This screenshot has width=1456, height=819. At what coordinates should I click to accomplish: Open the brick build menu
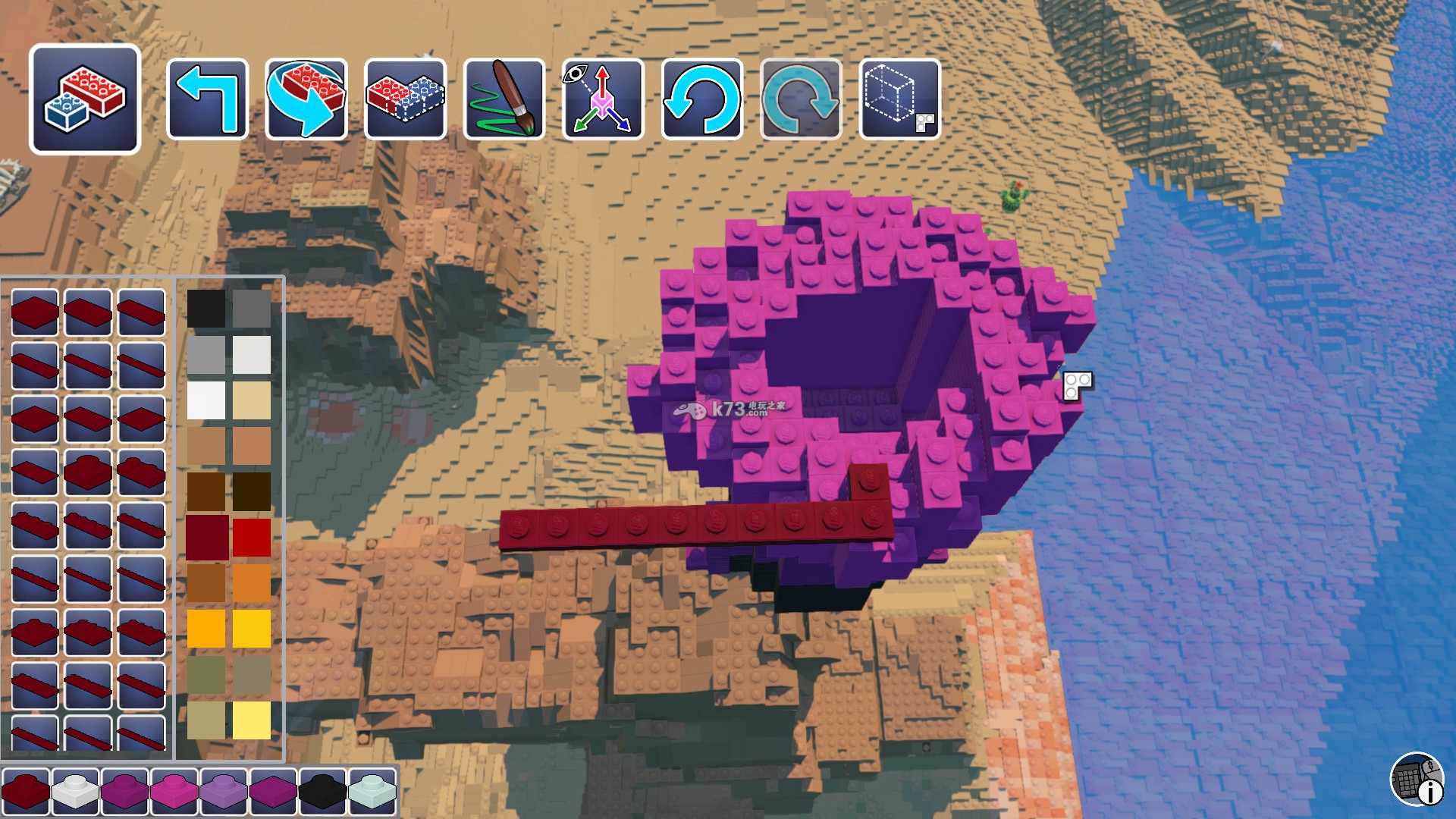pos(85,99)
